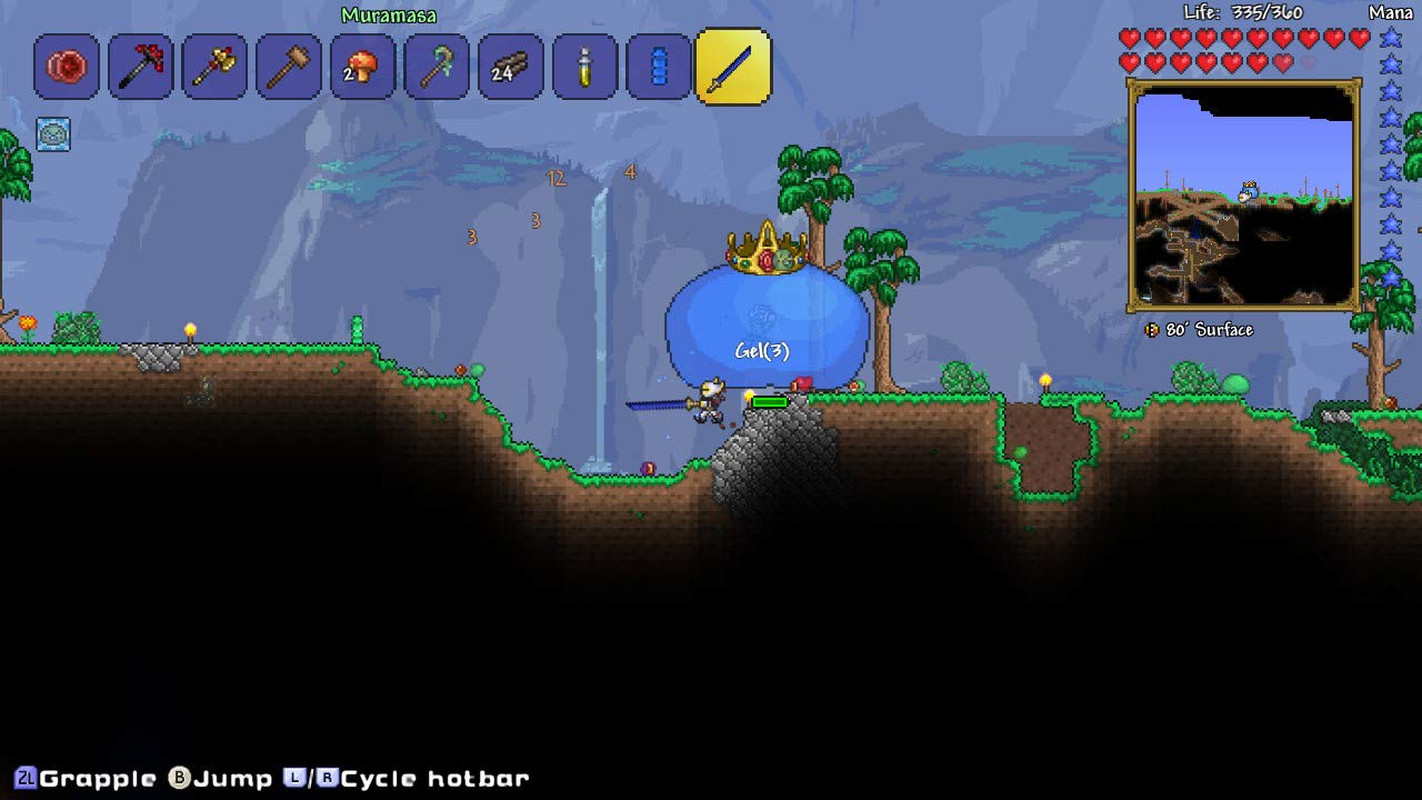This screenshot has height=800, width=1422.
Task: Select the mushroom stack of 2
Action: [362, 67]
